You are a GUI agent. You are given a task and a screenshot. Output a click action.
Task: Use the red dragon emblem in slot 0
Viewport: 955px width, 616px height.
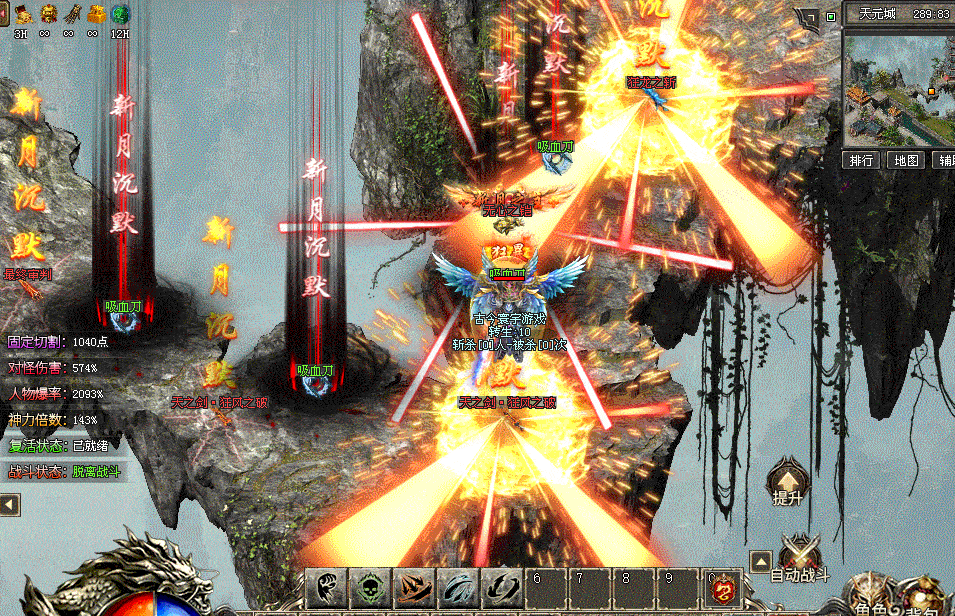click(x=722, y=588)
